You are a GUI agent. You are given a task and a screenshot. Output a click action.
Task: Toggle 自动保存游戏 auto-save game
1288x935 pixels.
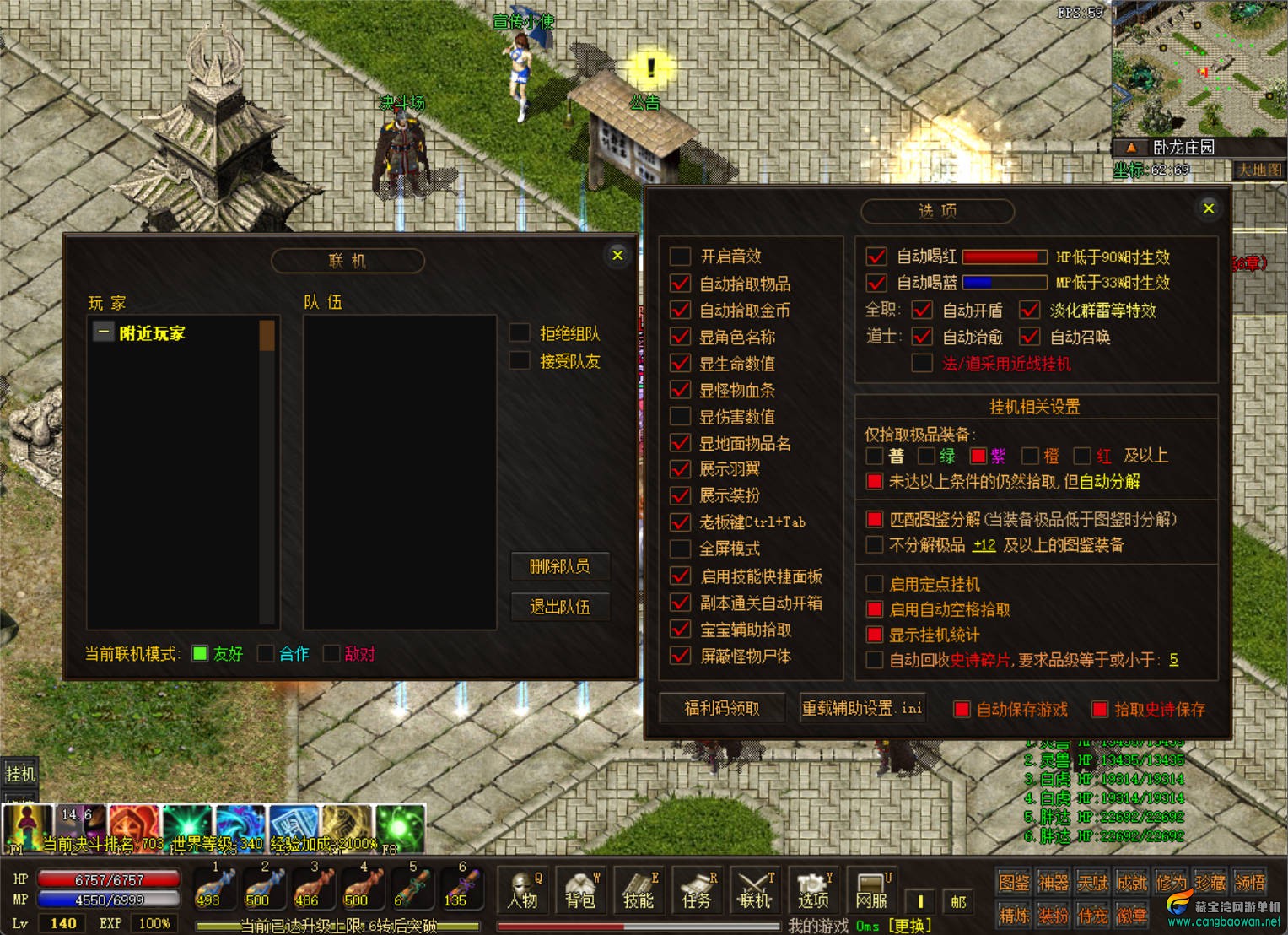962,710
